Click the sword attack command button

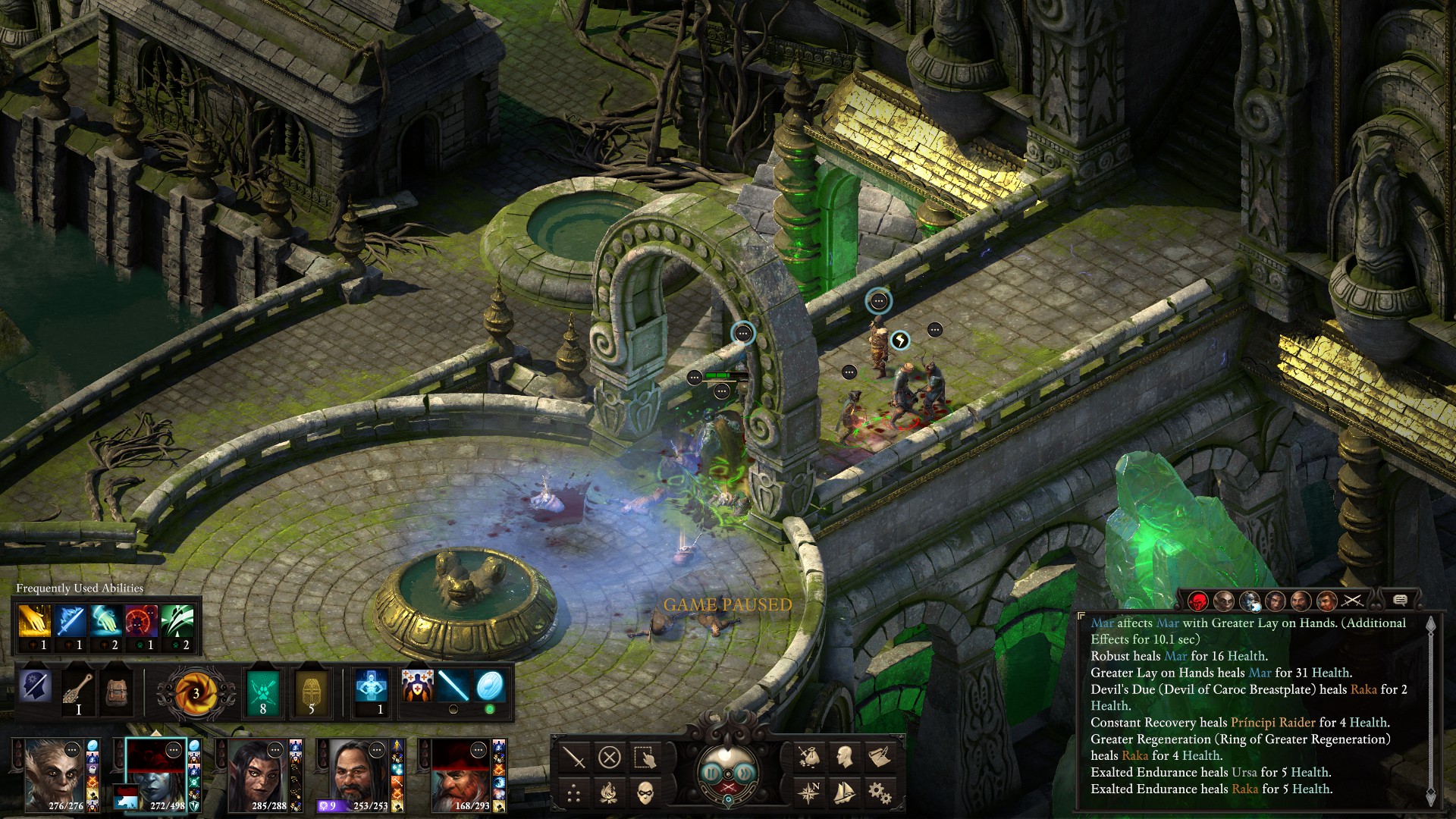574,757
